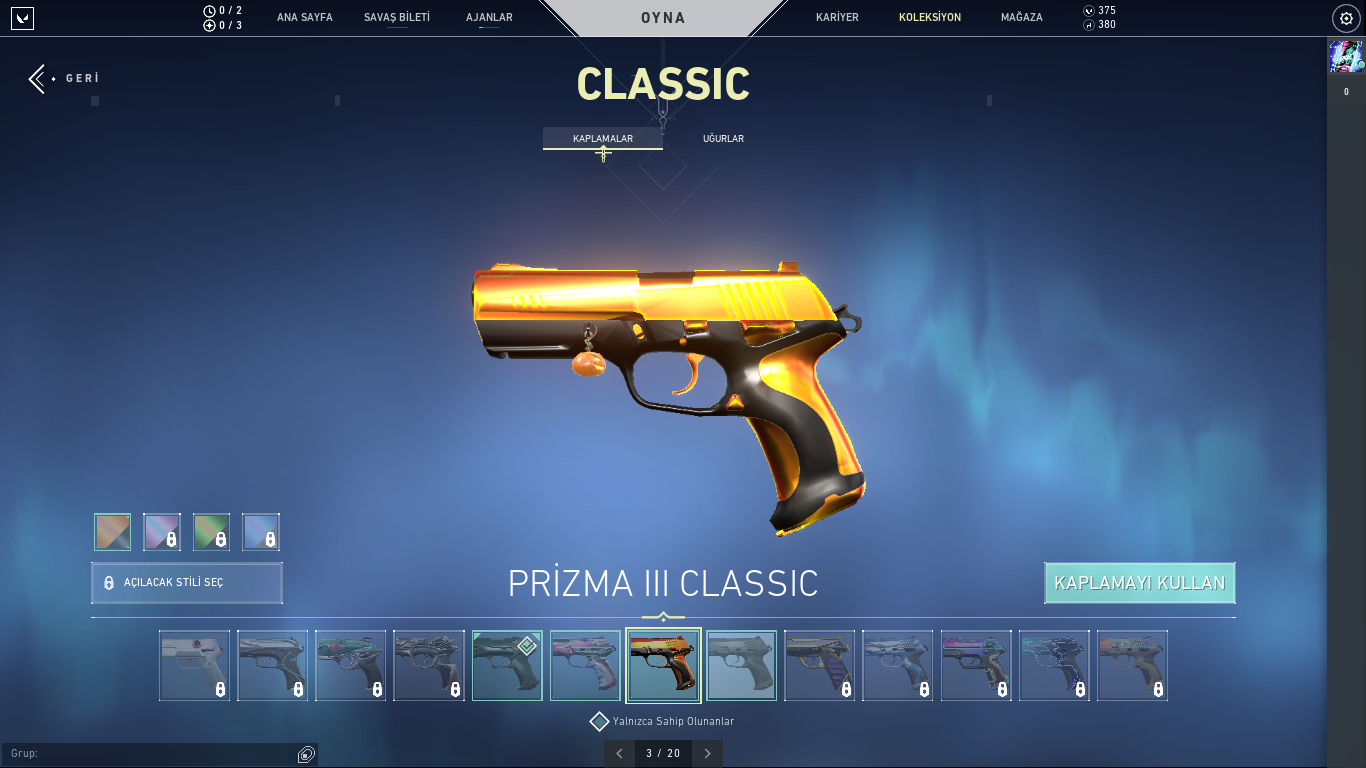Open the AJANLAR menu
This screenshot has height=768, width=1366.
click(x=489, y=17)
